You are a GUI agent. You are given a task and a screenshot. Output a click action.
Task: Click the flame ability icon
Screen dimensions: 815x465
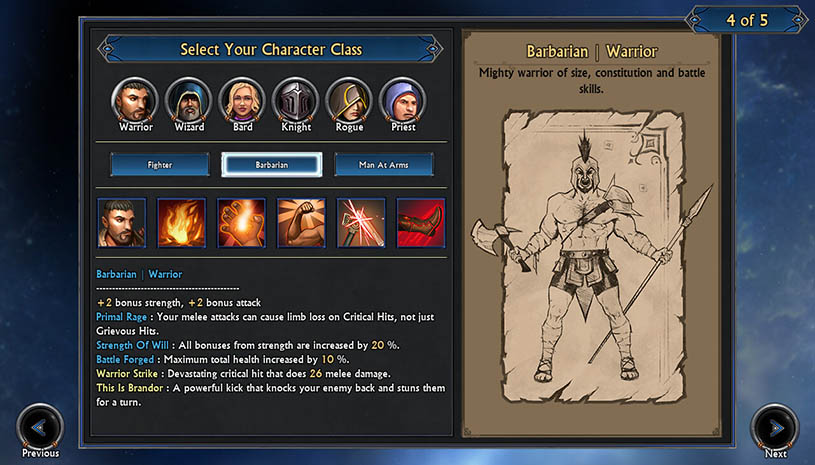pyautogui.click(x=182, y=223)
